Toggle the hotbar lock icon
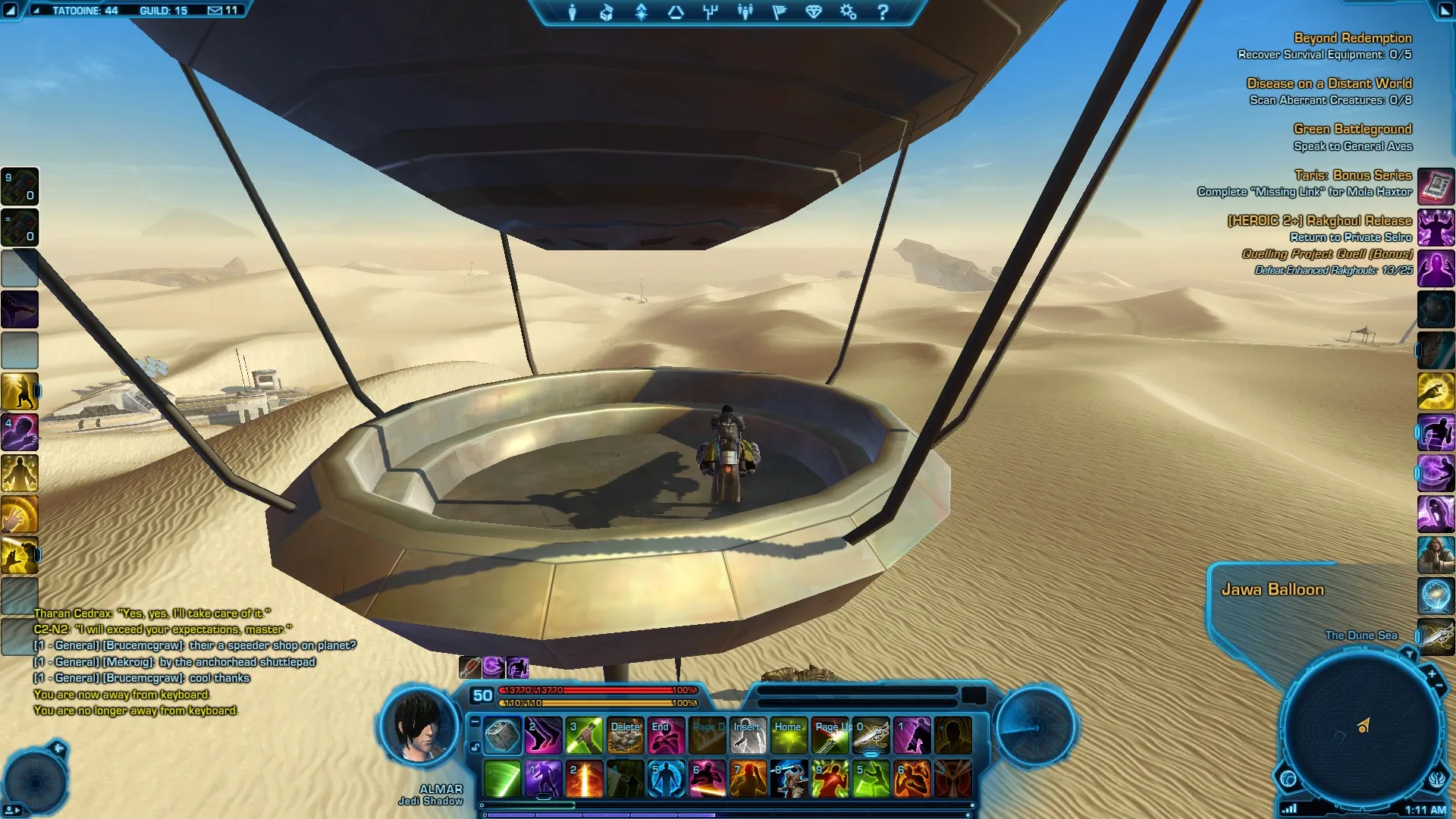Screen dimensions: 1456x819 475,748
